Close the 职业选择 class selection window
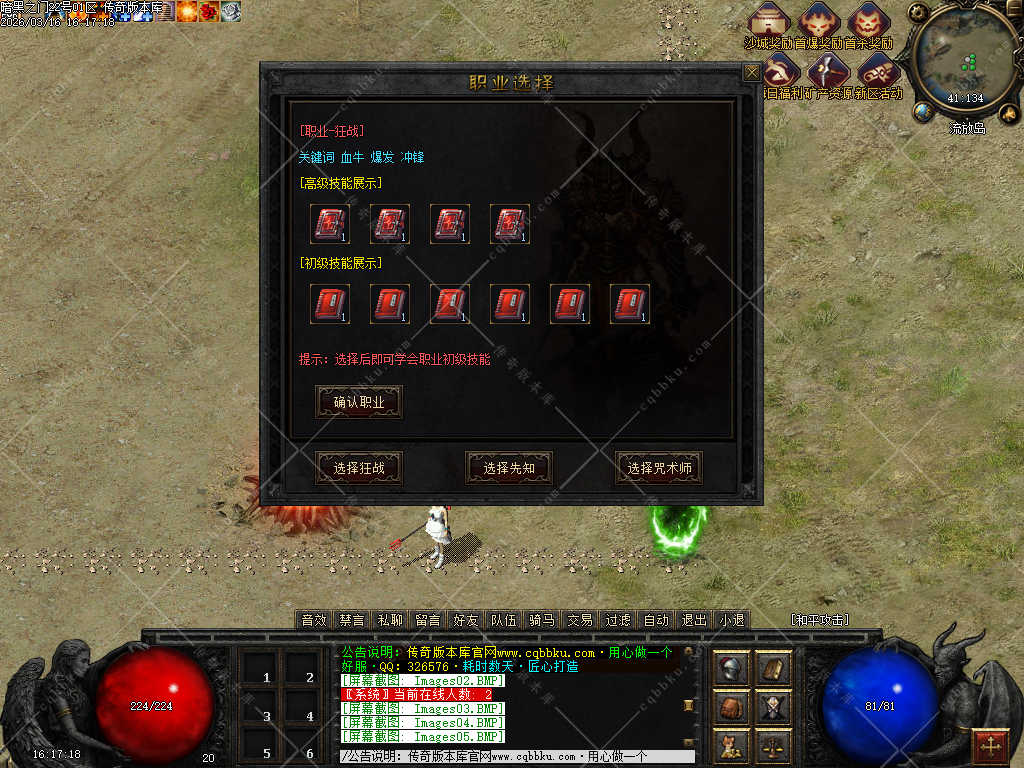The width and height of the screenshot is (1024, 768). (x=751, y=72)
